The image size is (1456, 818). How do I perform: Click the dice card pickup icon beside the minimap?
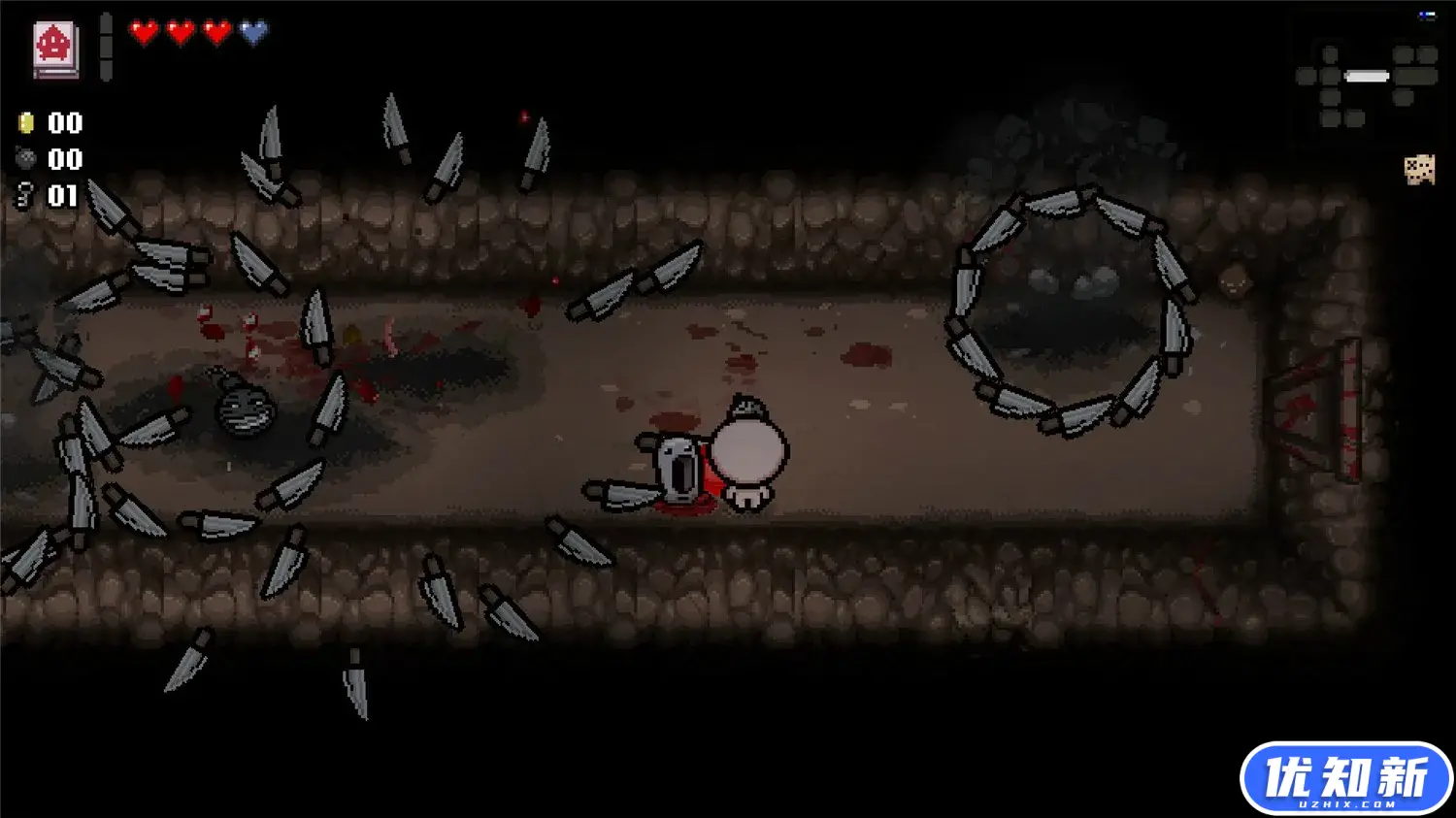tap(1419, 169)
